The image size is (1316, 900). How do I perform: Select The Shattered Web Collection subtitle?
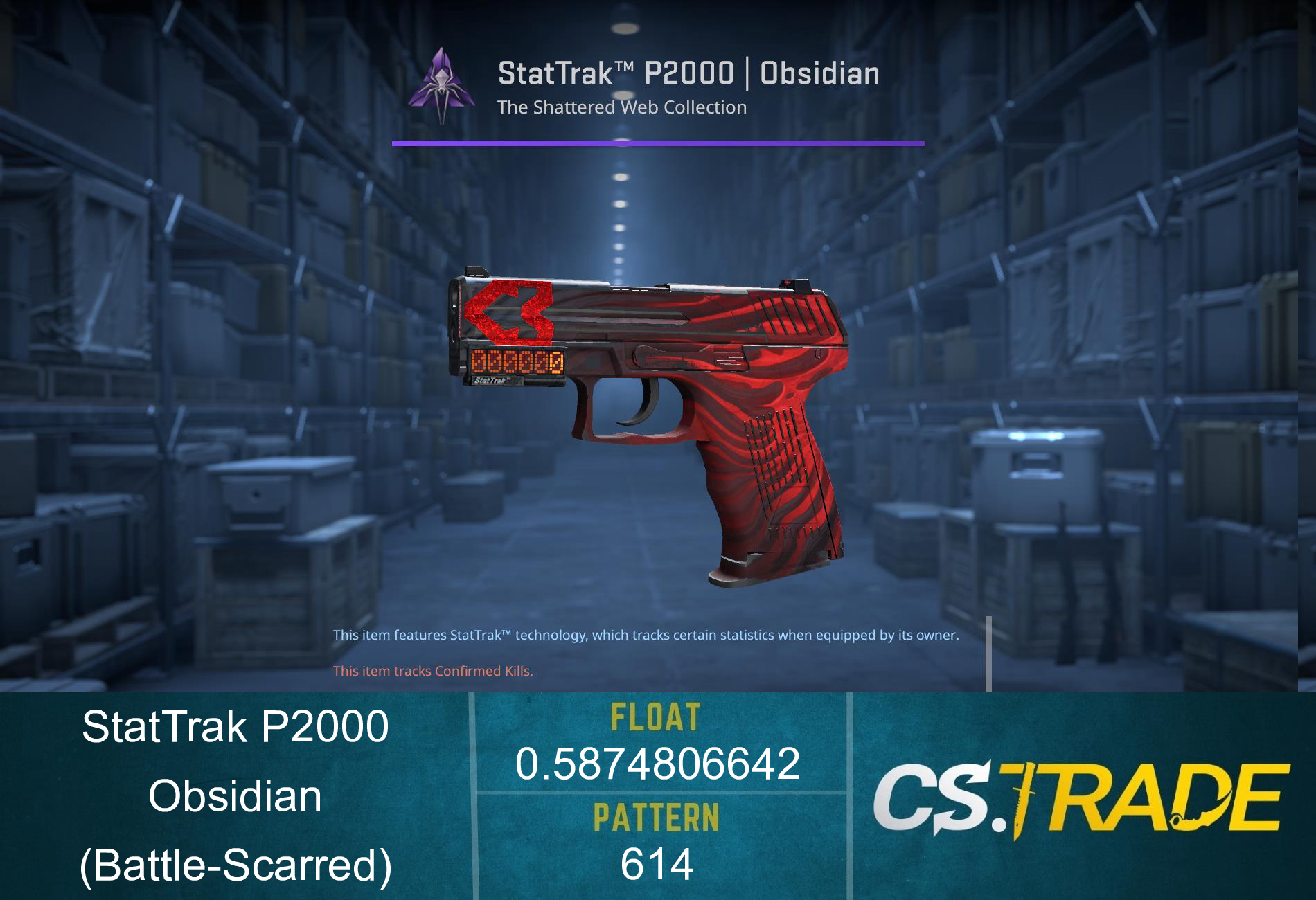623,107
